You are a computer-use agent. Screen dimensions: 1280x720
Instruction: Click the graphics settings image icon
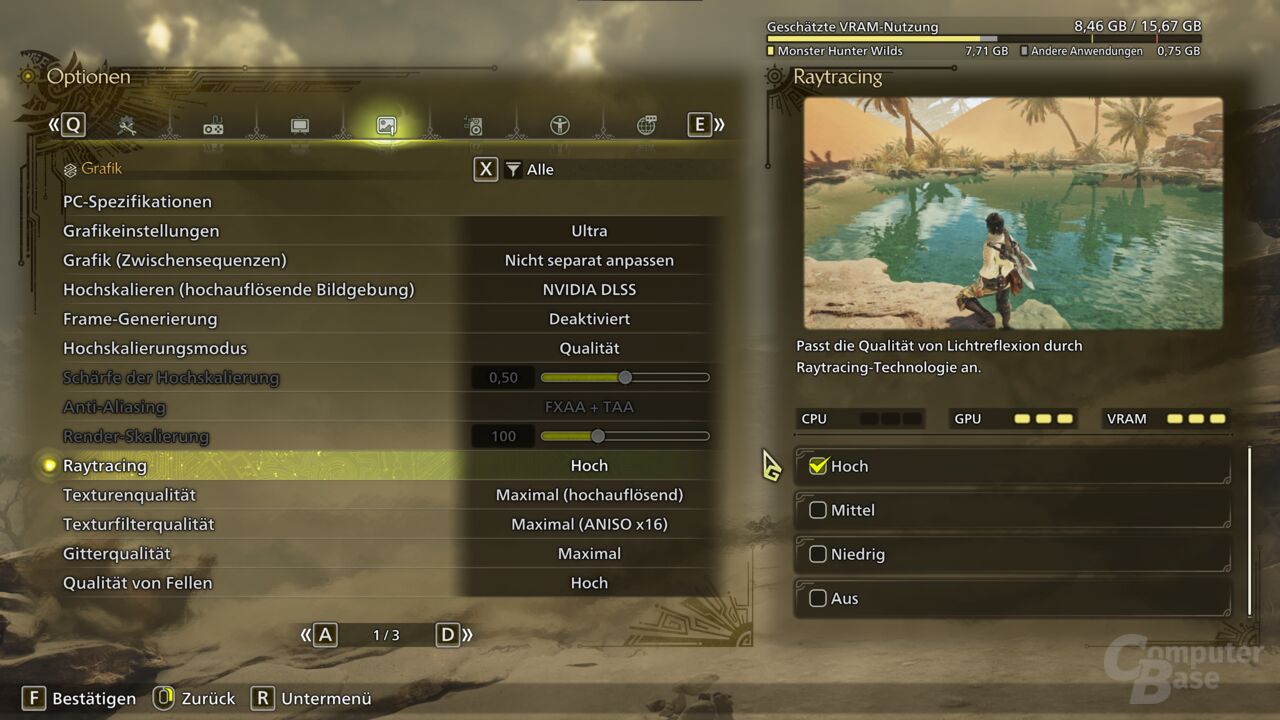[385, 125]
